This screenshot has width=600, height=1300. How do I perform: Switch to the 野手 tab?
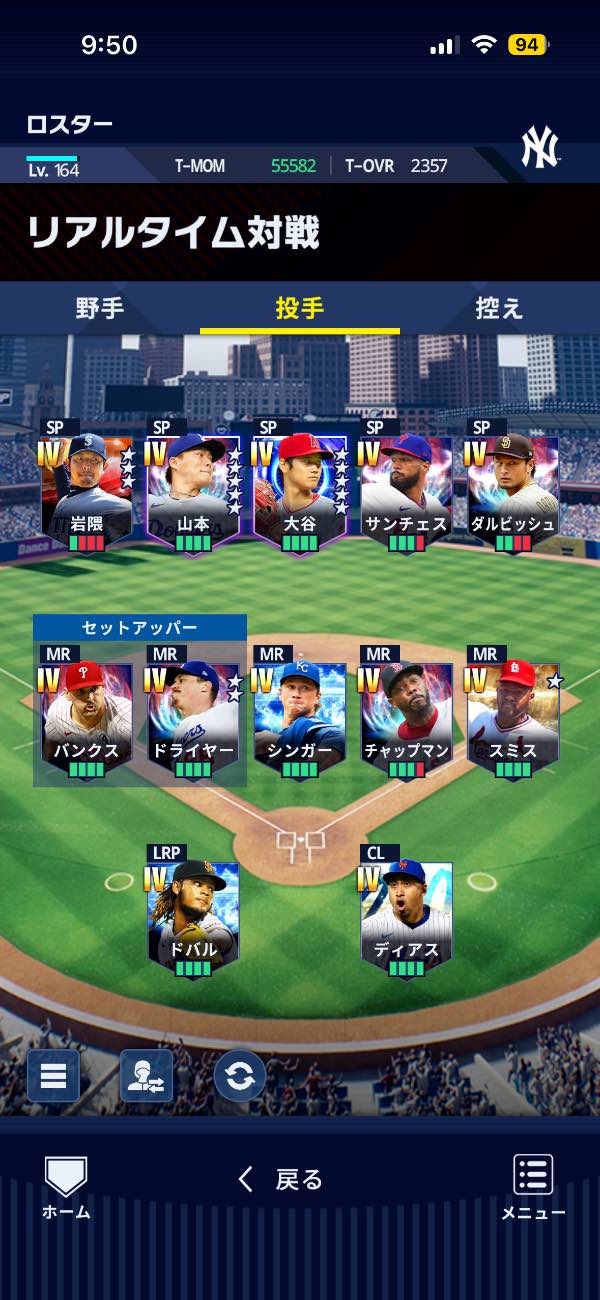tap(100, 308)
